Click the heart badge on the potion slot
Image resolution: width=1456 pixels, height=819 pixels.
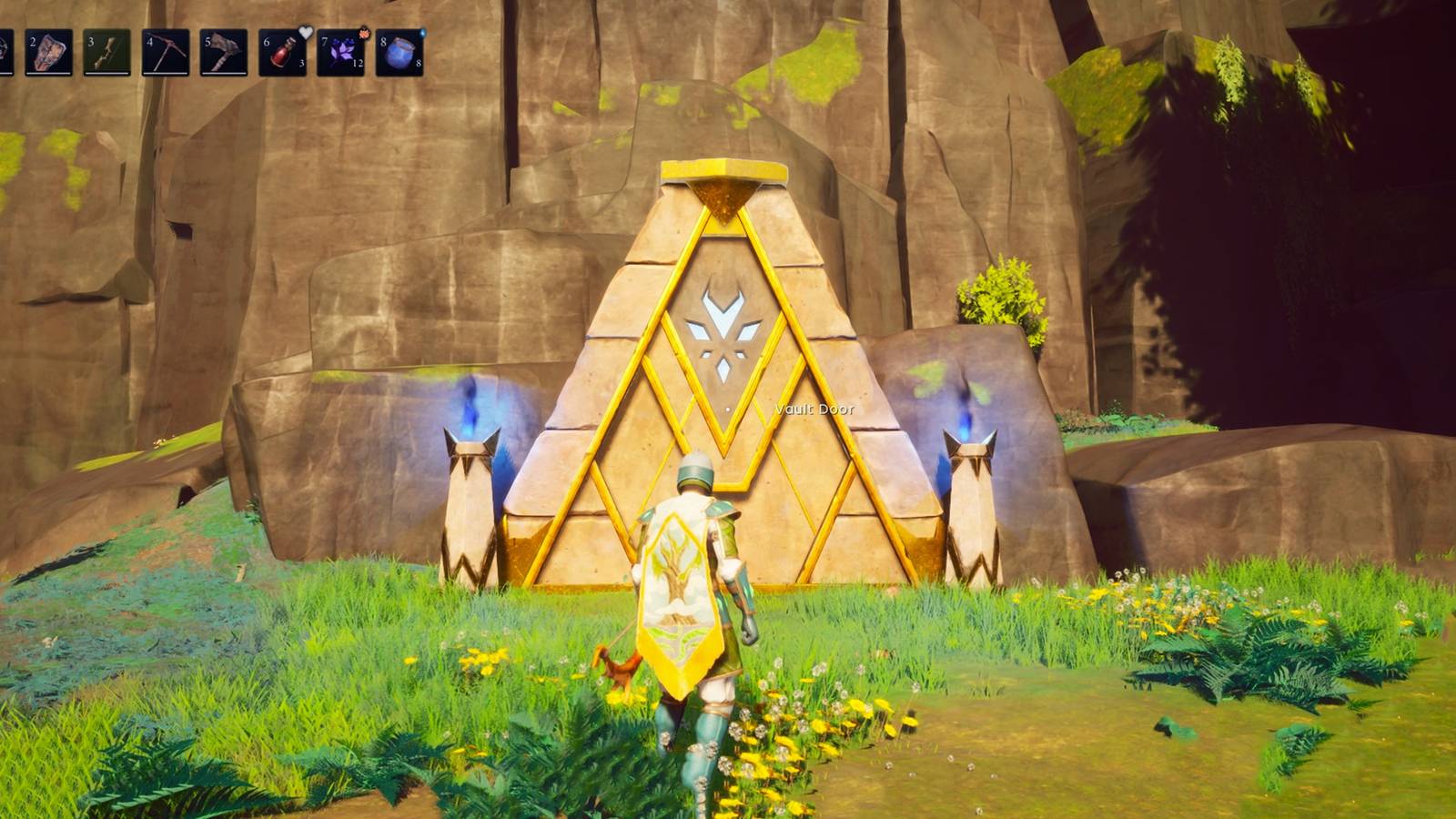click(306, 34)
